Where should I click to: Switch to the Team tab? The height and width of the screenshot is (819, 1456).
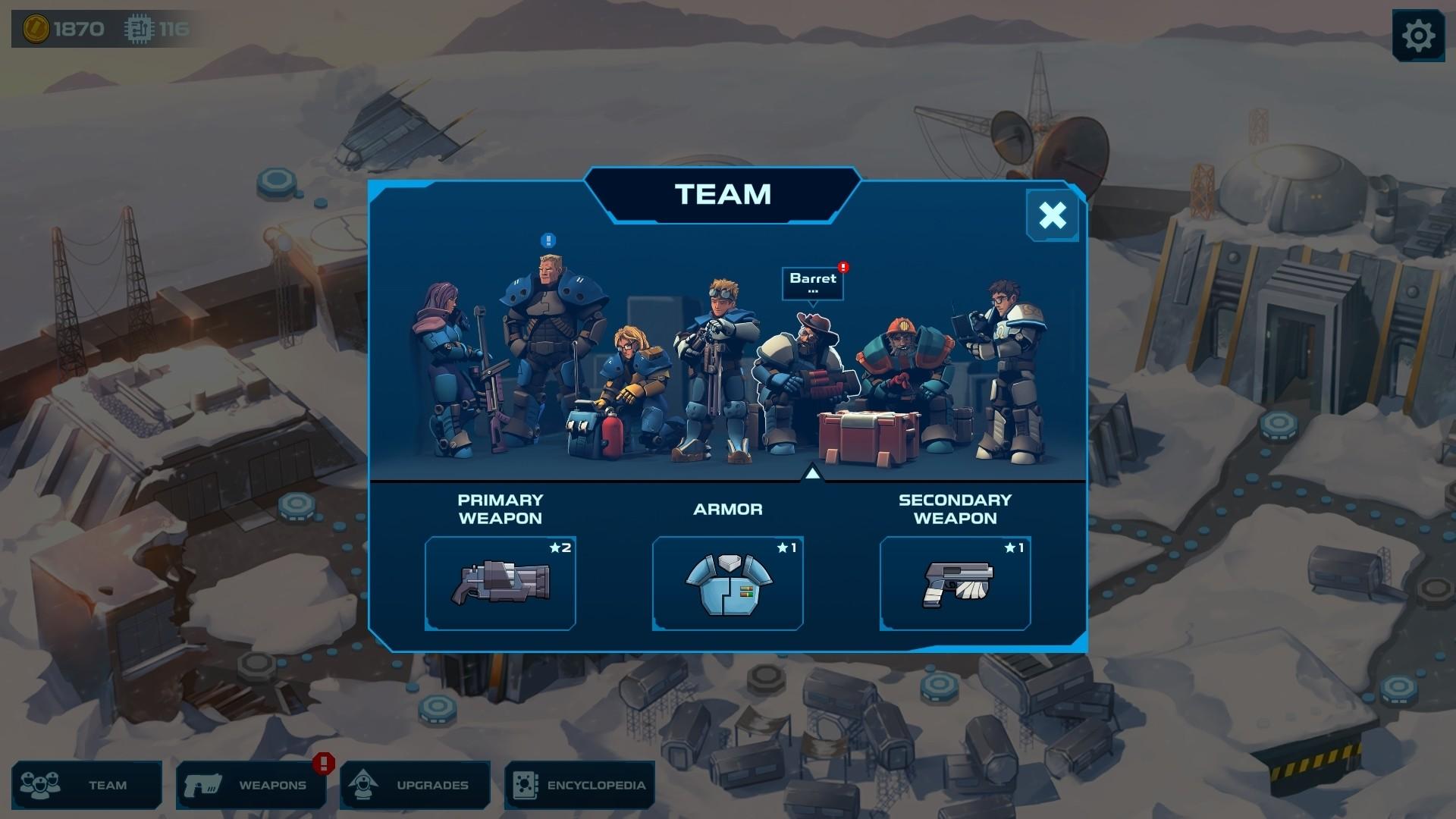[87, 785]
